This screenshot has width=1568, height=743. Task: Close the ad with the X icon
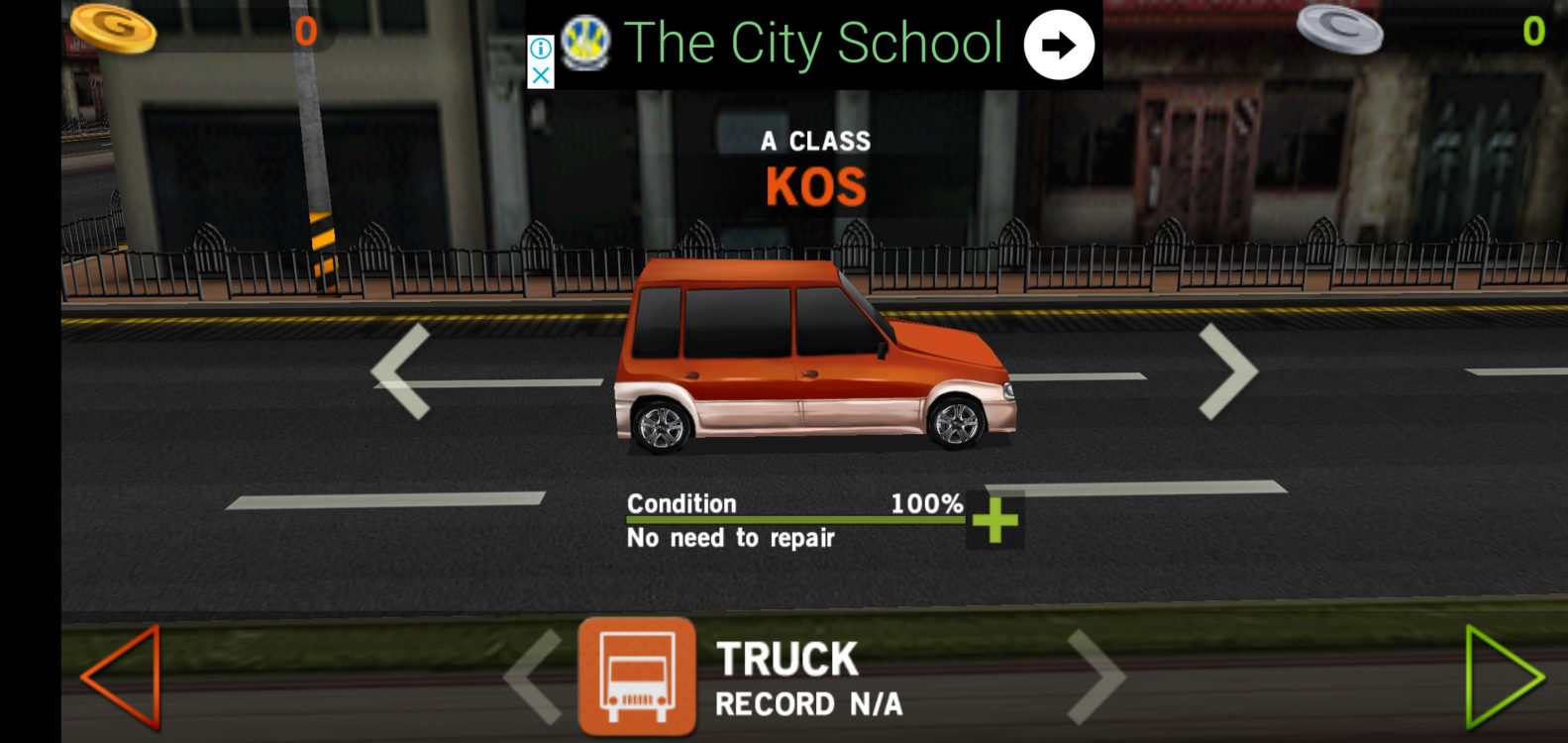tap(541, 75)
